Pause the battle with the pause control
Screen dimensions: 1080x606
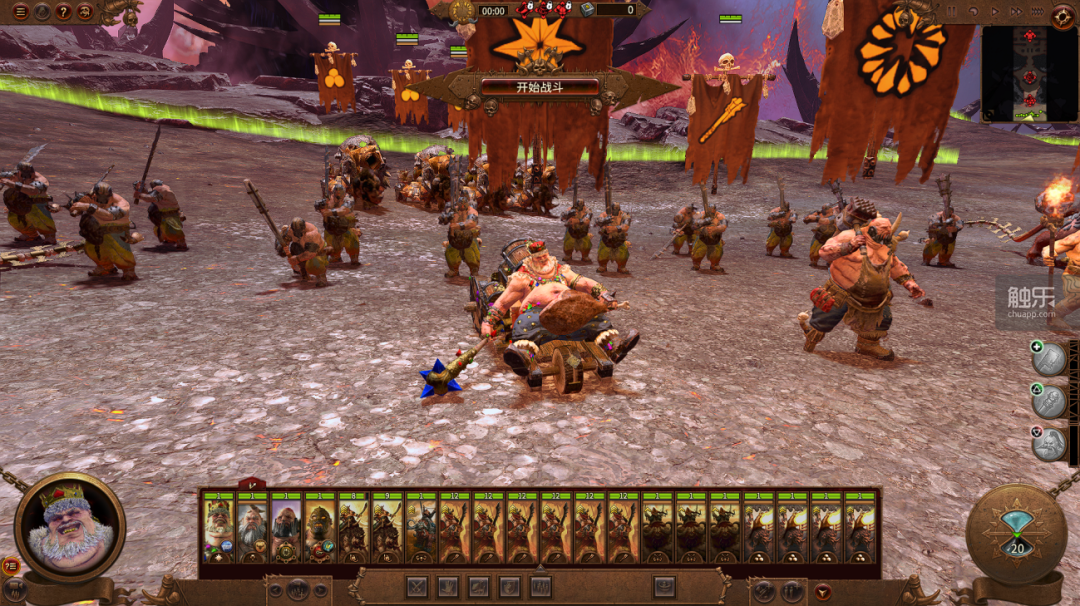click(x=952, y=12)
